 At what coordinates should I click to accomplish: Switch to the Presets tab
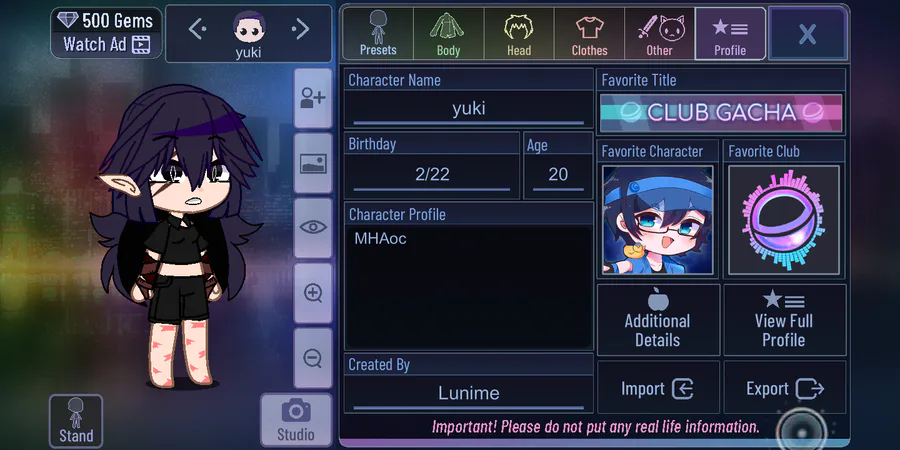pos(378,33)
